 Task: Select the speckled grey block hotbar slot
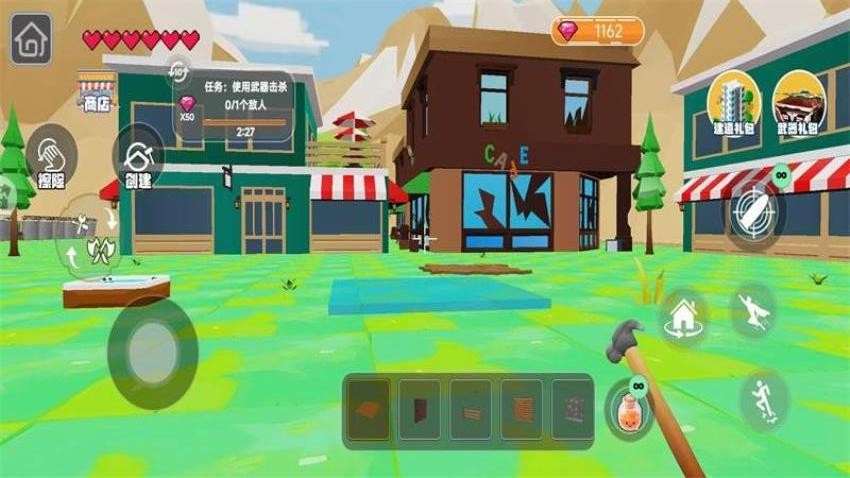pos(572,410)
